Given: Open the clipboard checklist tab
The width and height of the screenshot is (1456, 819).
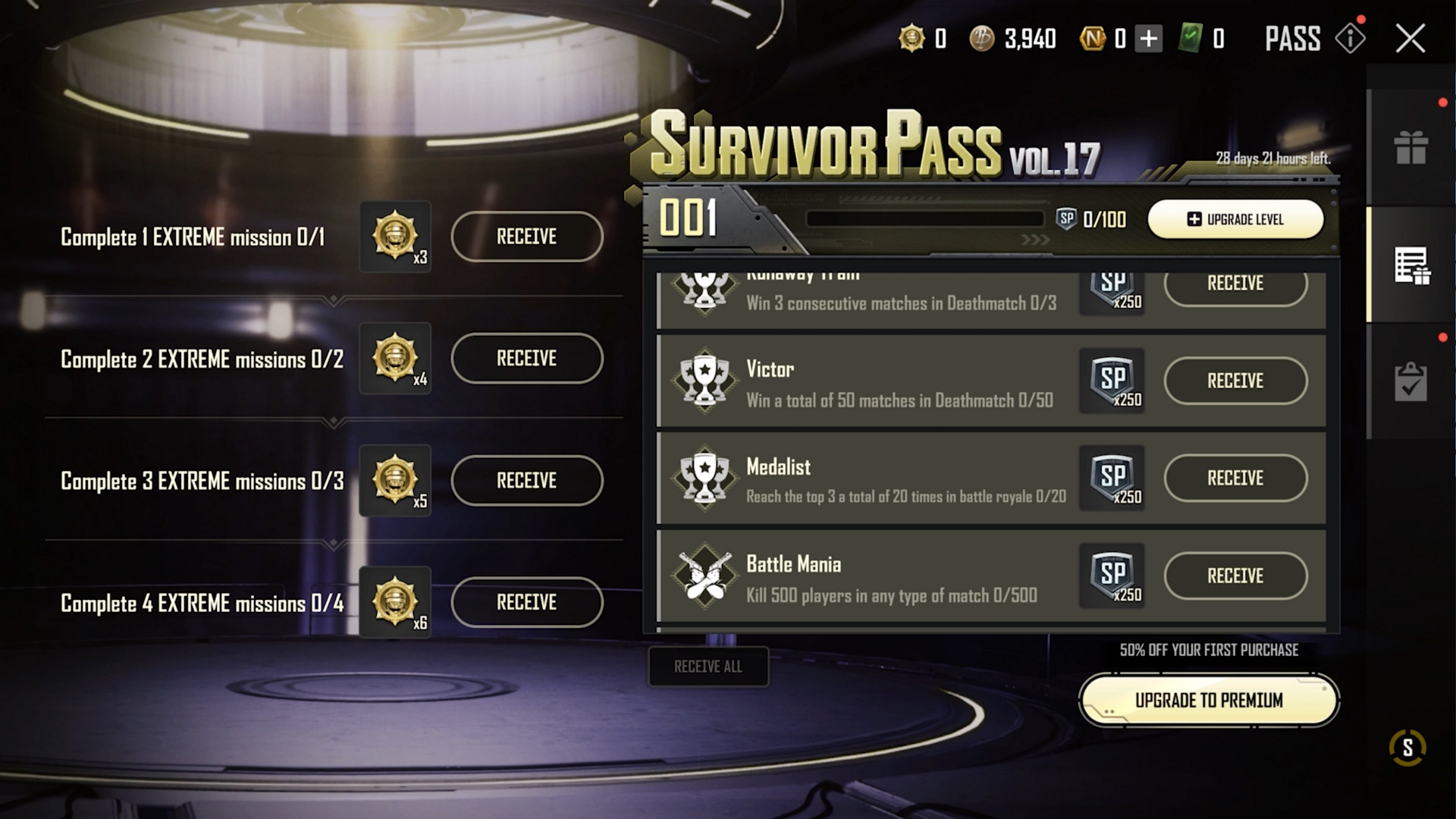Looking at the screenshot, I should point(1410,381).
